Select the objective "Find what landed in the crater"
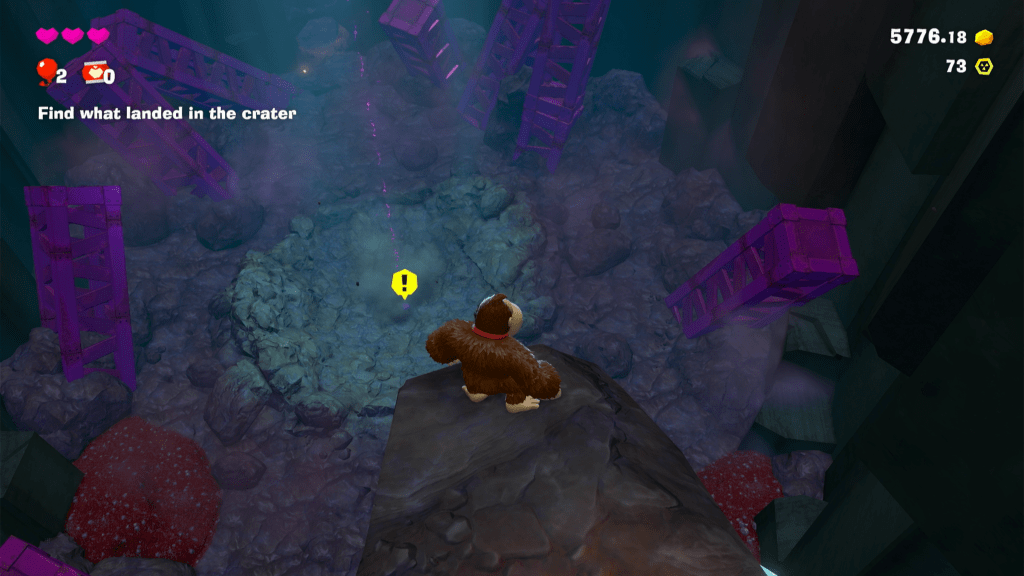Screen dimensions: 1024x576 click(x=167, y=114)
